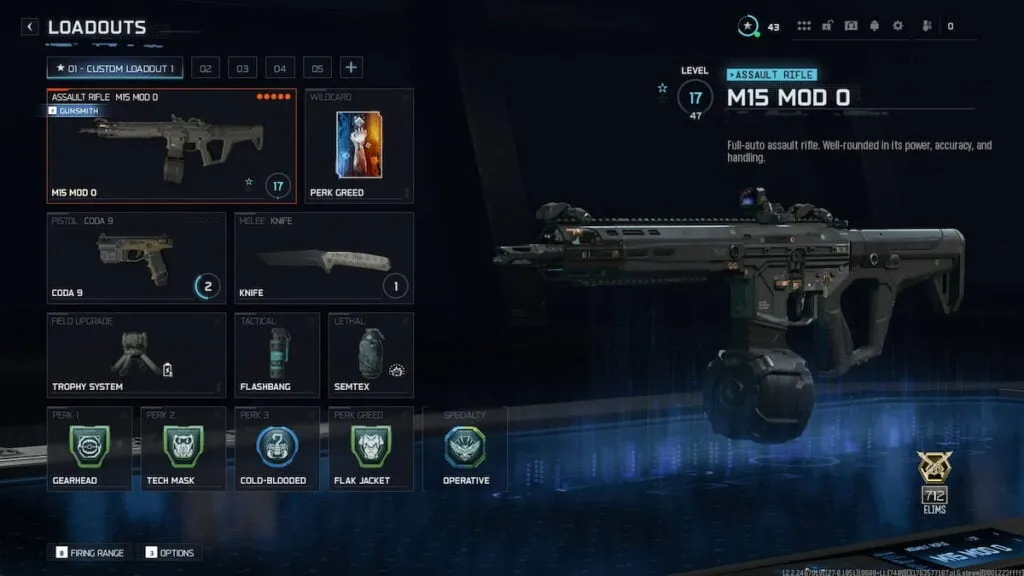
Task: Select the CODA 9 pistol slot
Action: click(136, 257)
